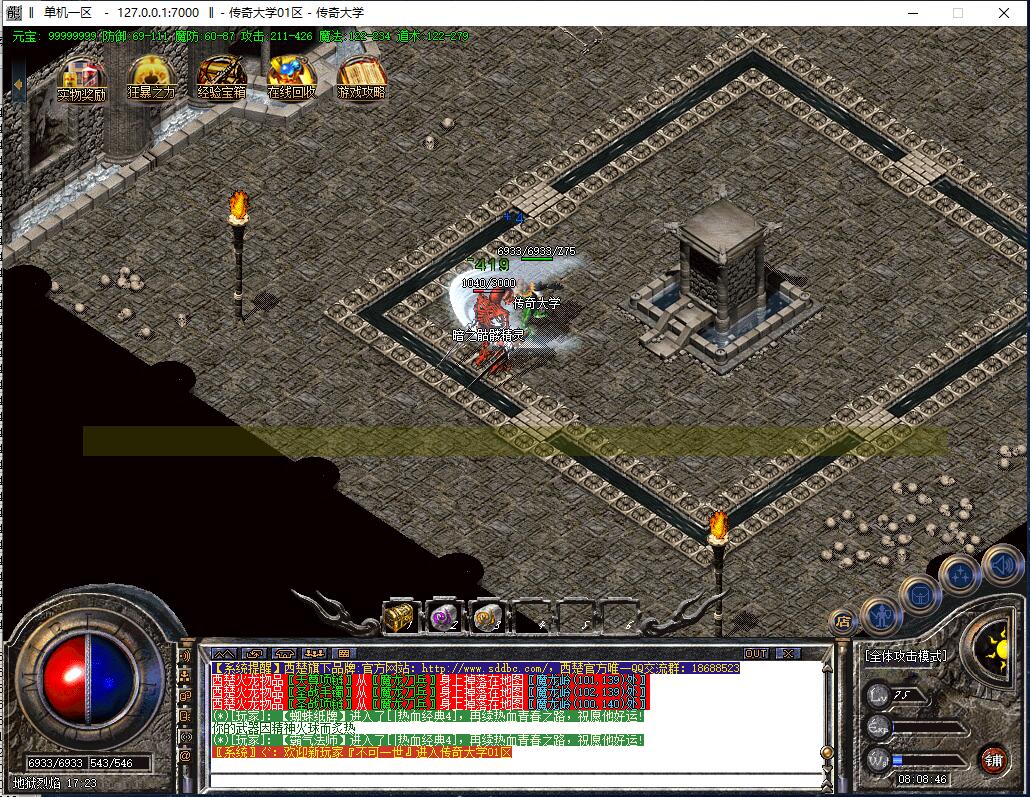Use the purple scroll in hotbar slot 2
The height and width of the screenshot is (797, 1030).
[443, 617]
